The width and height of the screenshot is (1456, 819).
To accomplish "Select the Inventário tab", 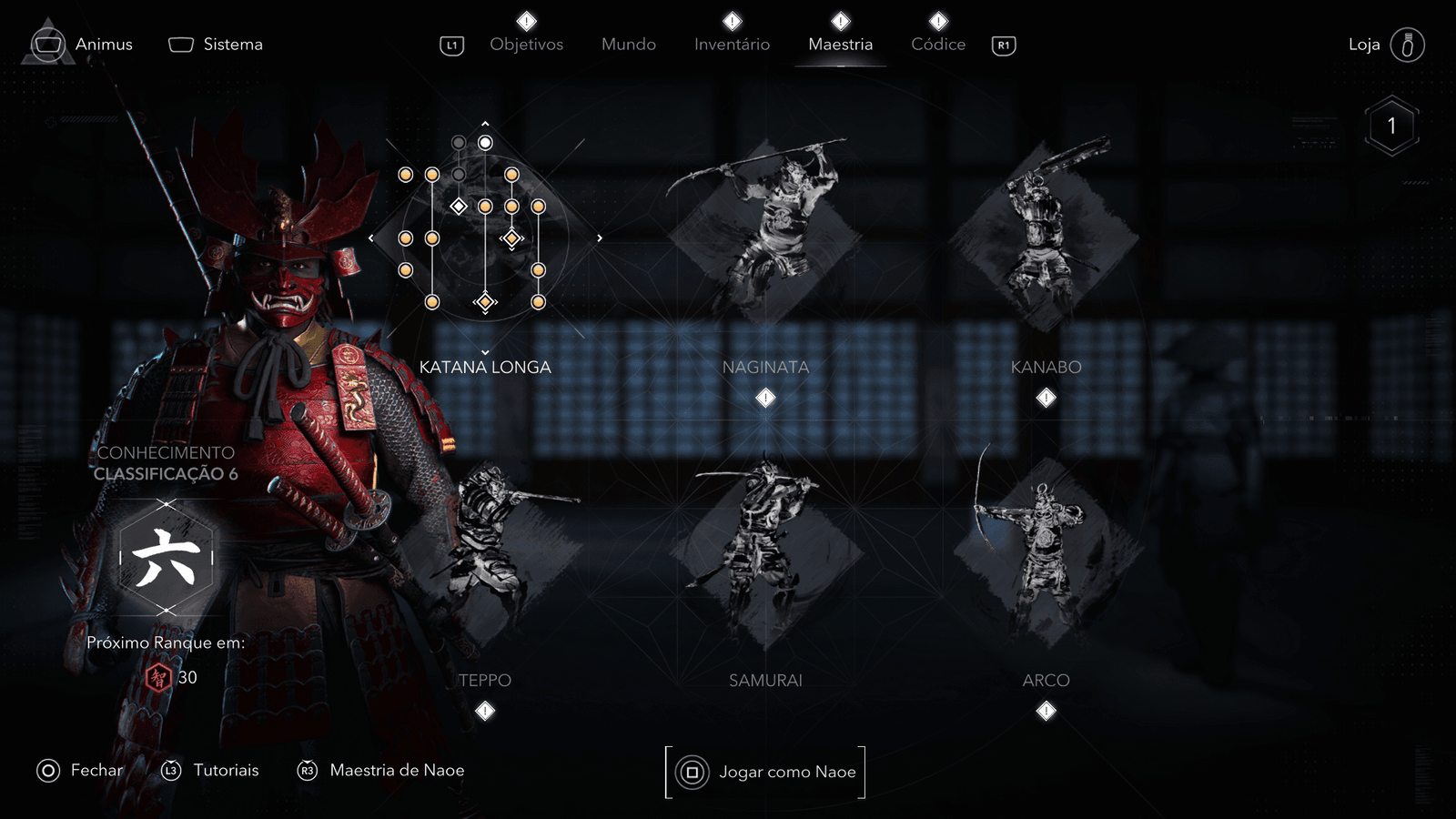I will pos(732,45).
